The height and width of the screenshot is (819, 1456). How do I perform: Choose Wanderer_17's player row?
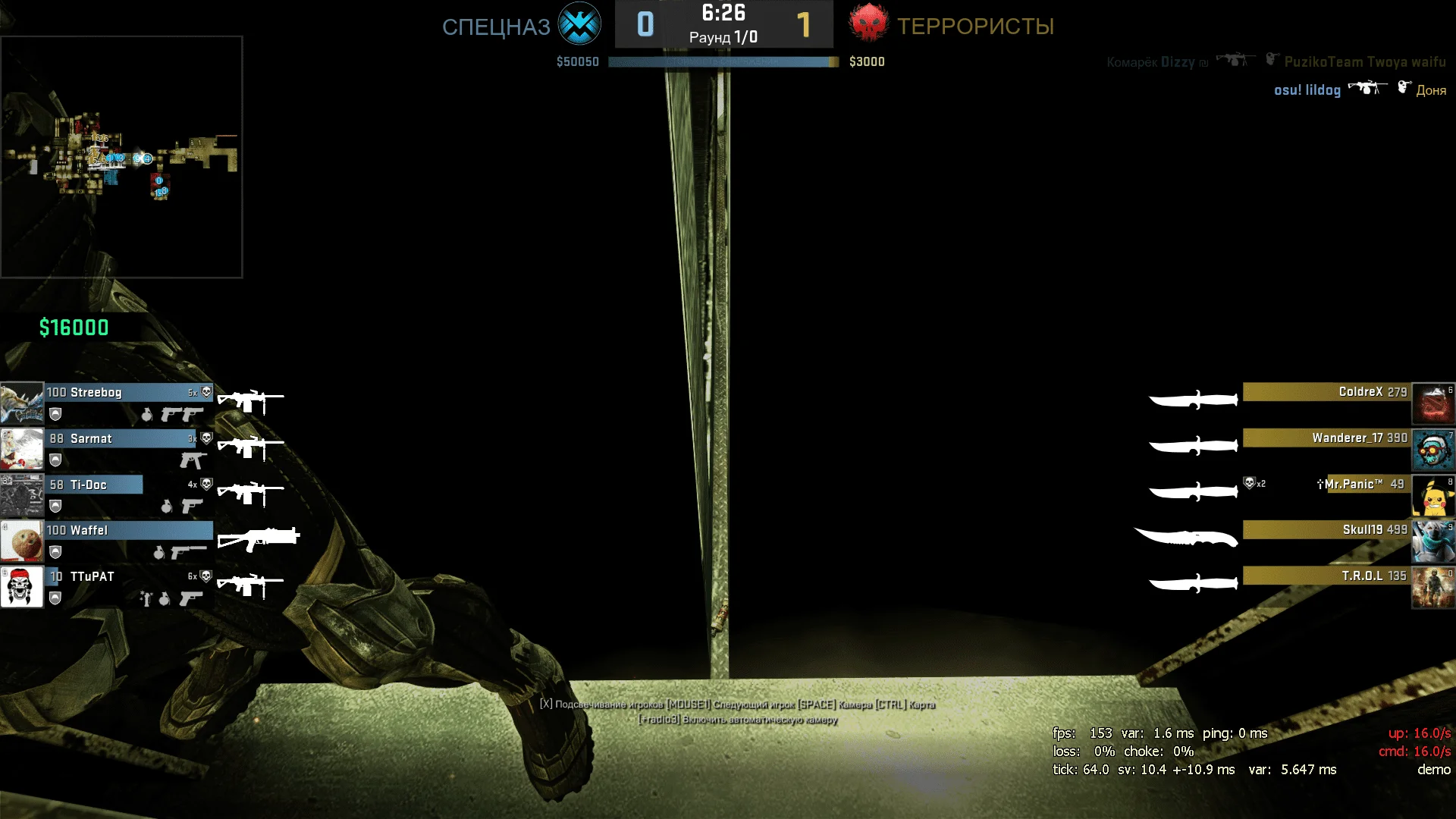point(1327,438)
